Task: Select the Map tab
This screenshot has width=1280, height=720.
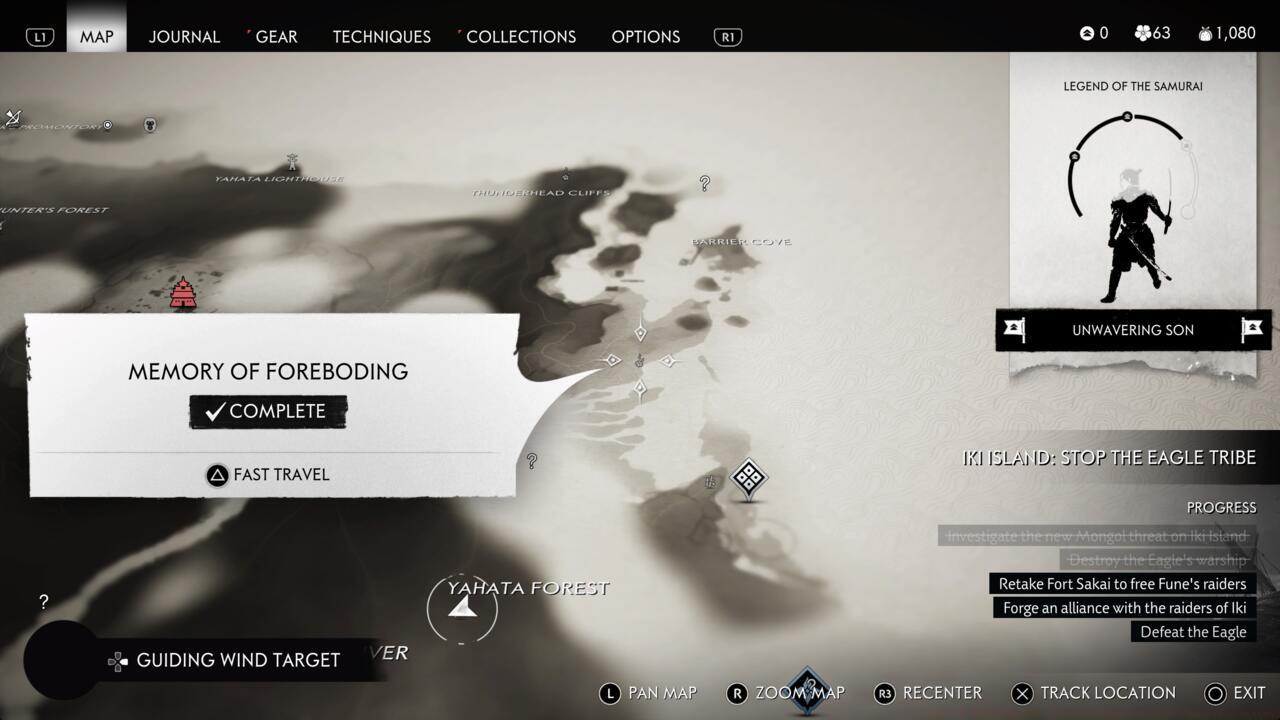Action: 97,36
